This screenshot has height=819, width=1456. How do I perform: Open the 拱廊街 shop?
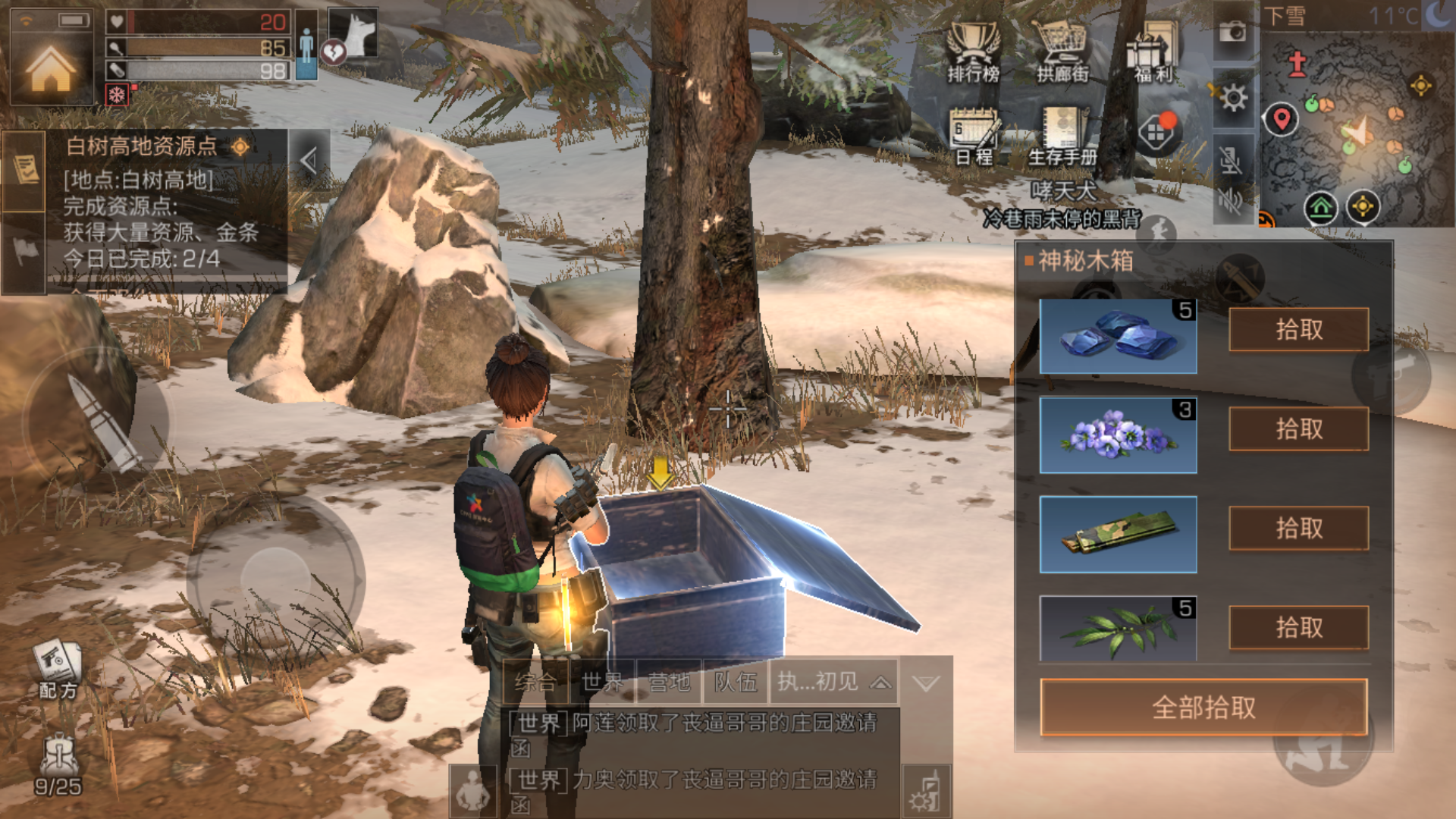(x=1062, y=52)
